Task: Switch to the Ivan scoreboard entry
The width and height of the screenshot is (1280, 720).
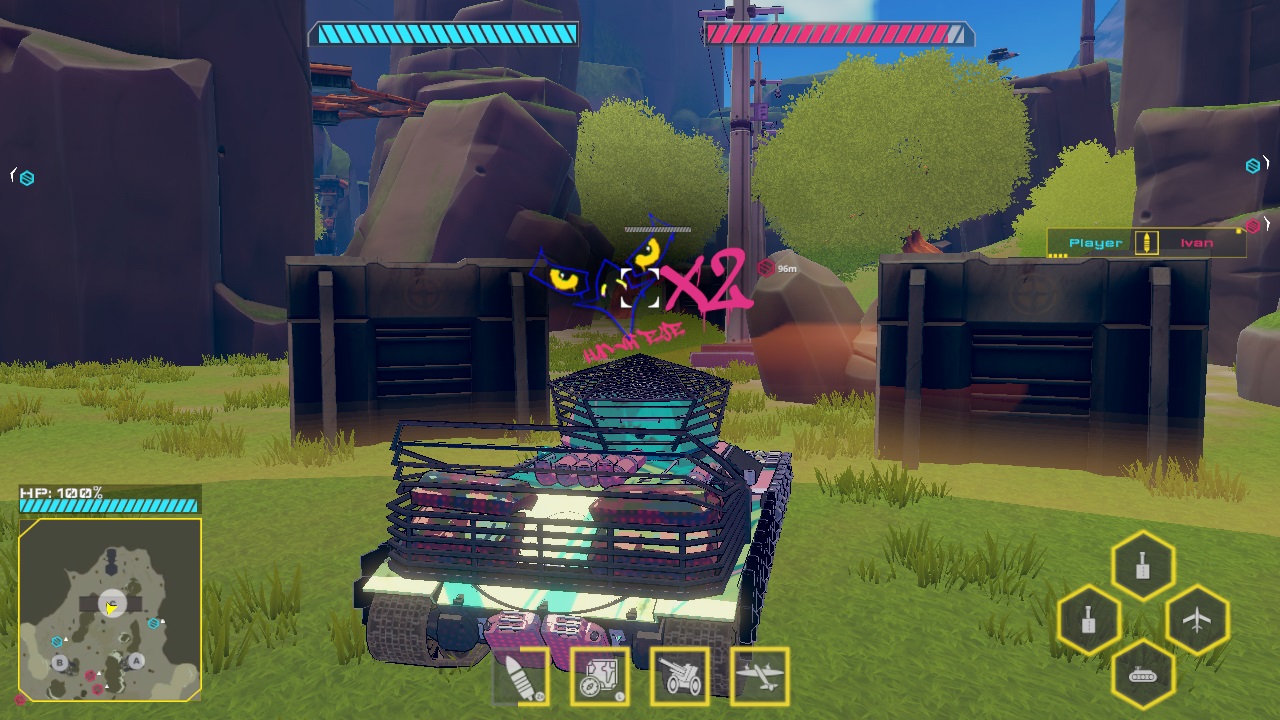Action: 1198,243
